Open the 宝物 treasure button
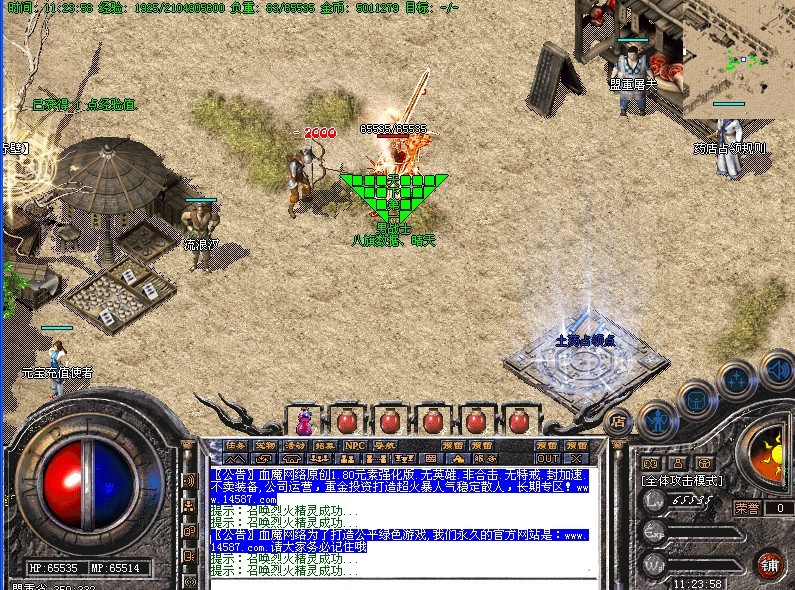795x590 pixels. click(x=265, y=445)
